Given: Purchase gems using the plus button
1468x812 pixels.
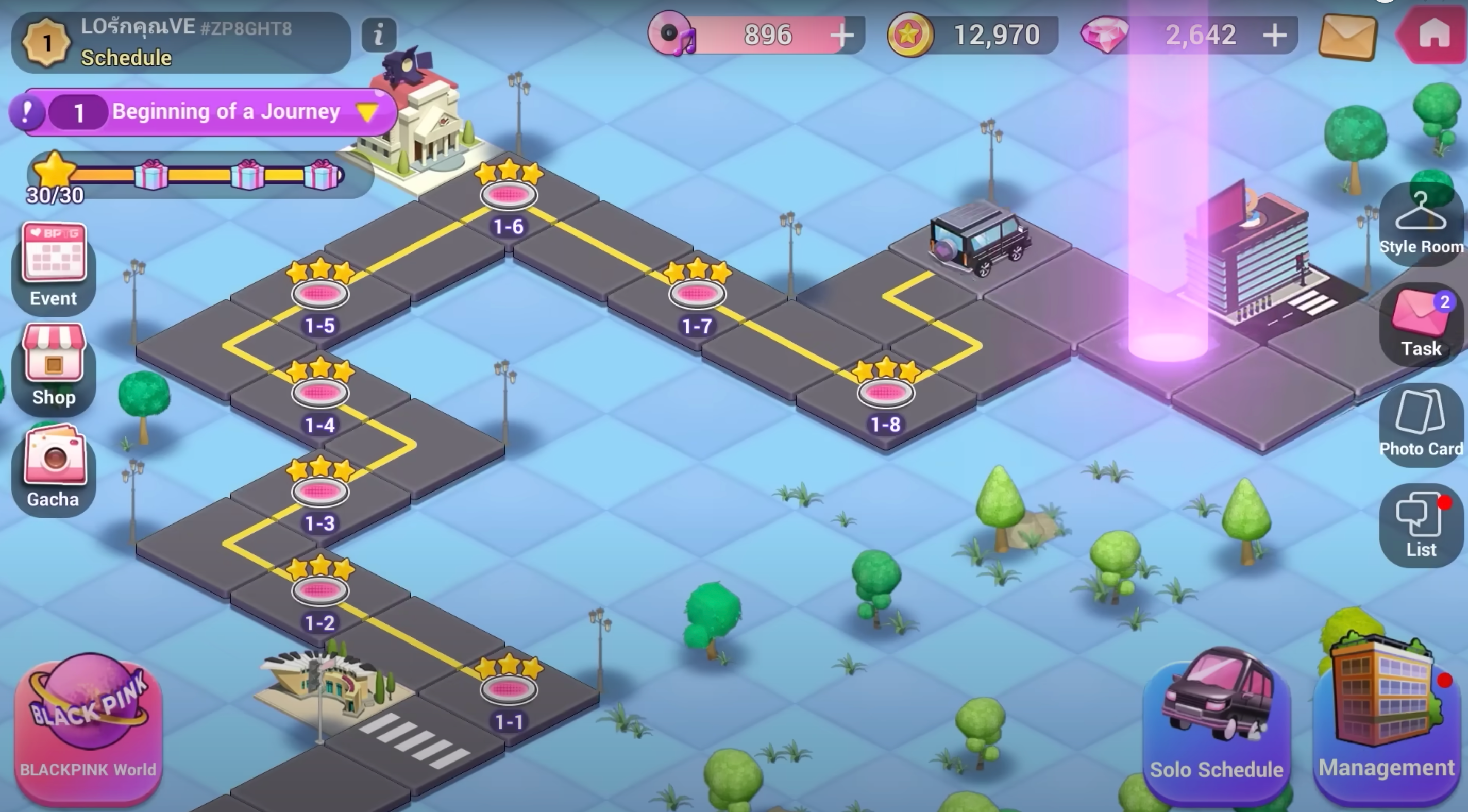Looking at the screenshot, I should 1276,36.
